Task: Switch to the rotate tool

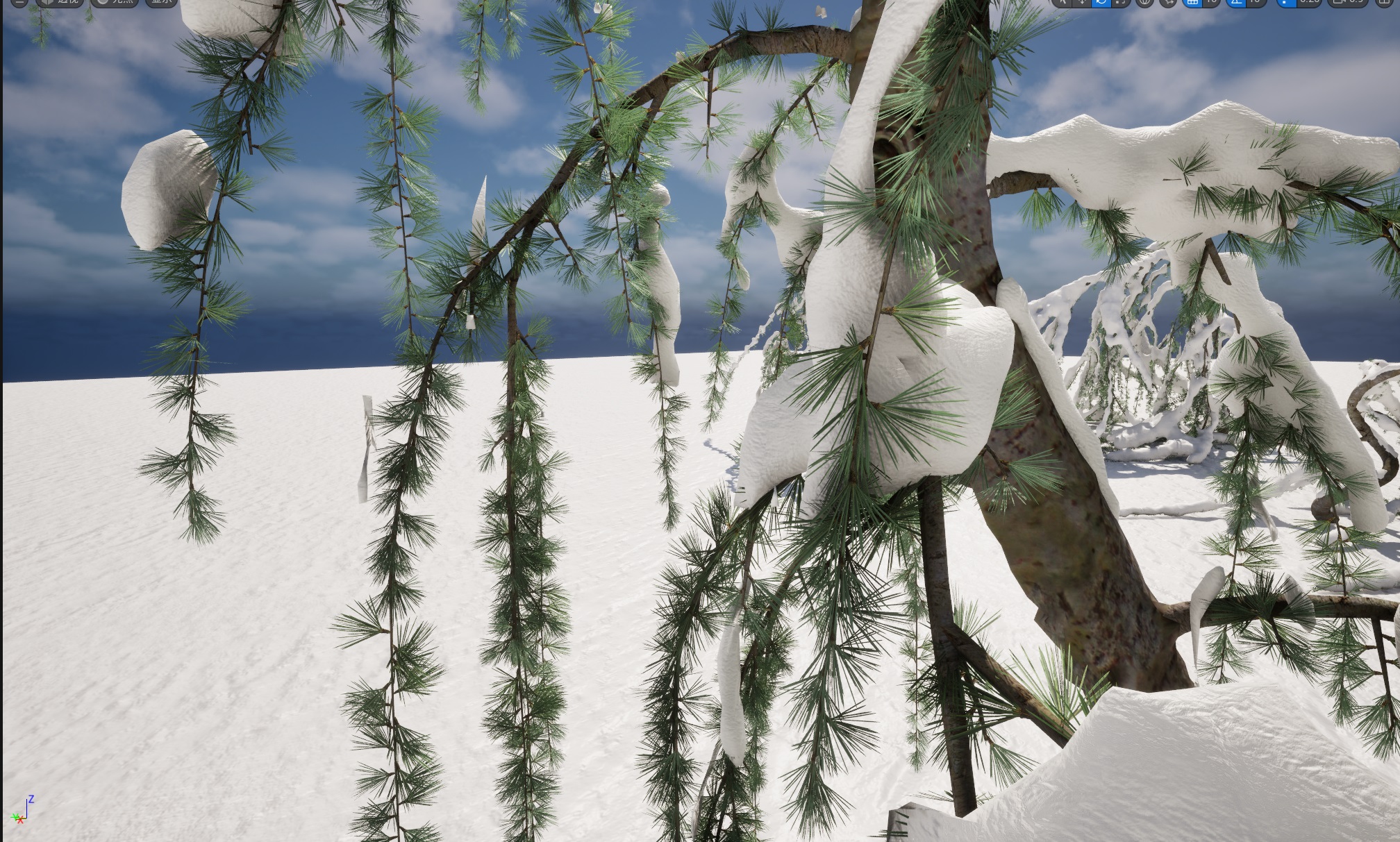Action: click(1101, 3)
